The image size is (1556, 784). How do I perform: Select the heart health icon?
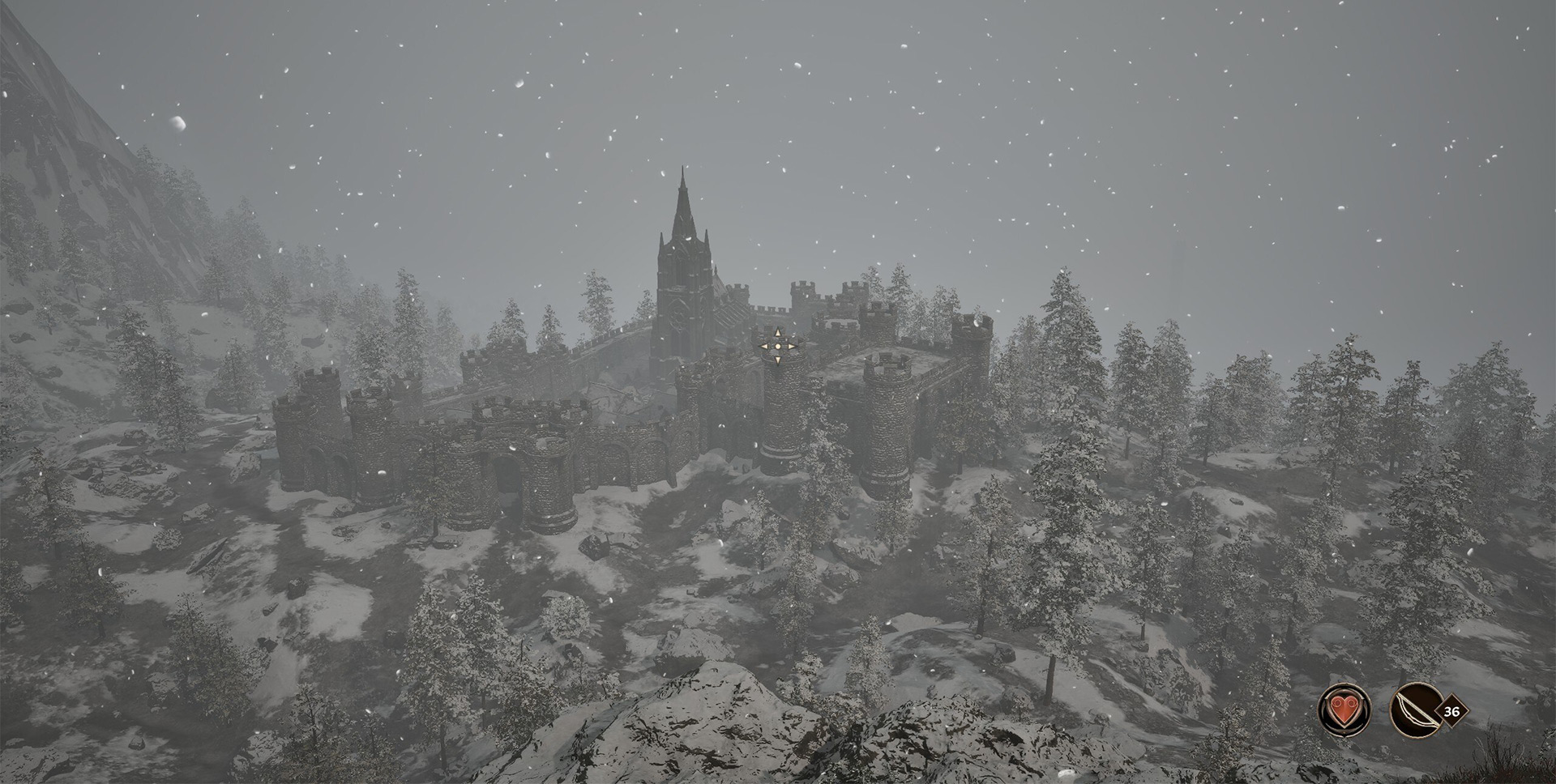1344,711
